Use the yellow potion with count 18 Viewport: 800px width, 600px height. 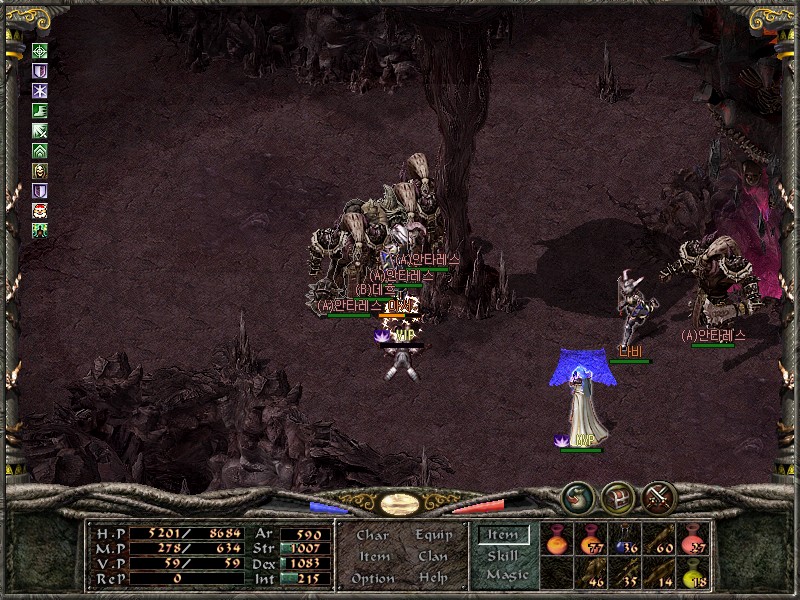point(694,574)
